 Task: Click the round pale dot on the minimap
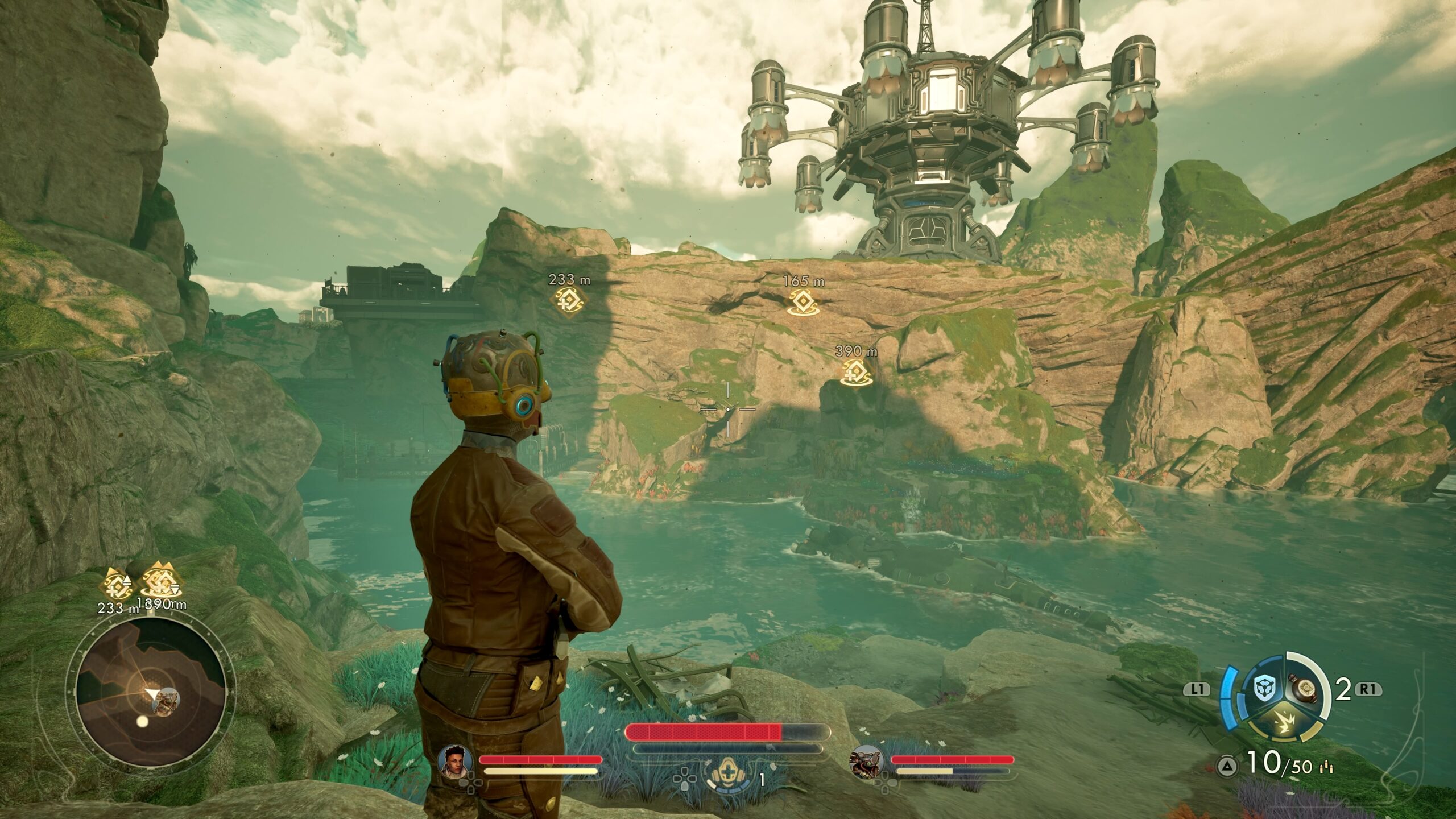tap(142, 721)
